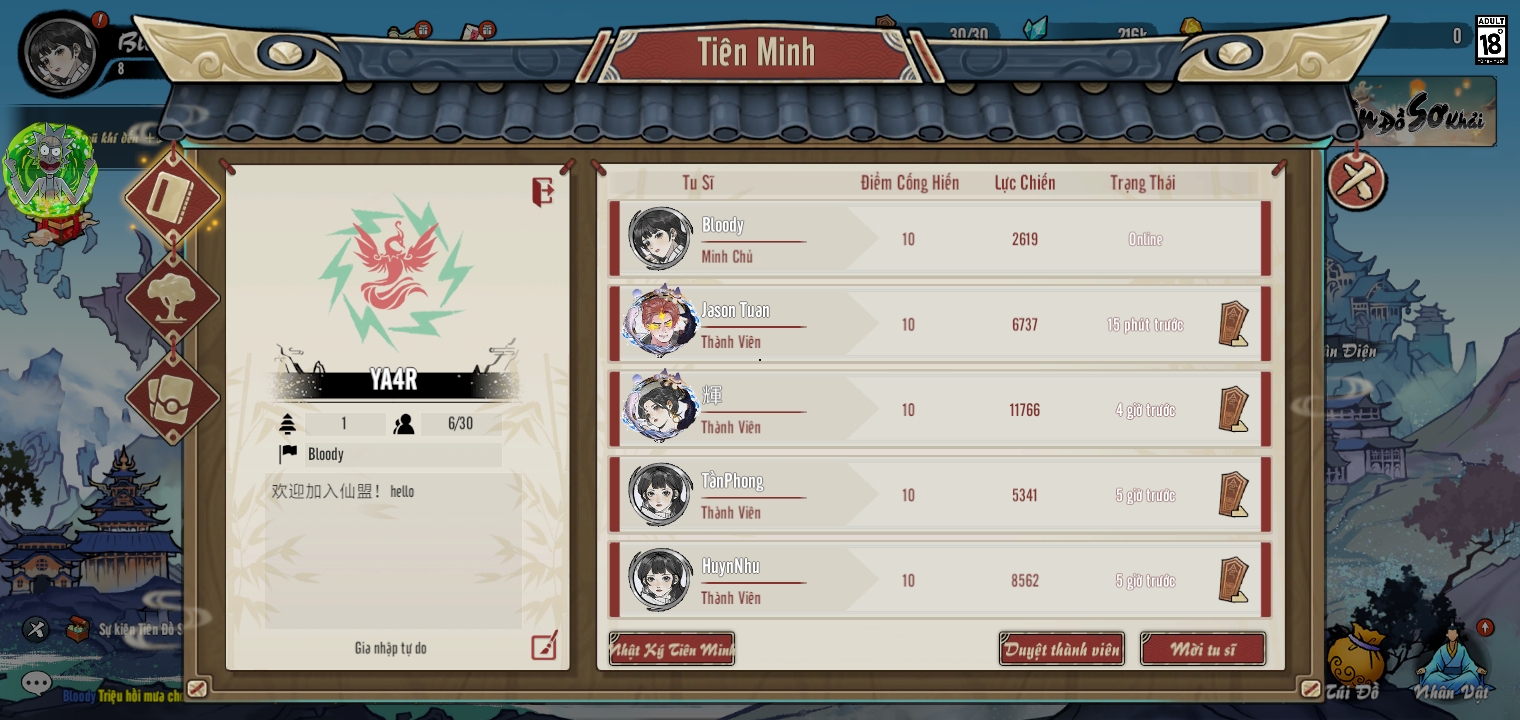Open the cards diamond icon on left sidebar

(x=172, y=396)
